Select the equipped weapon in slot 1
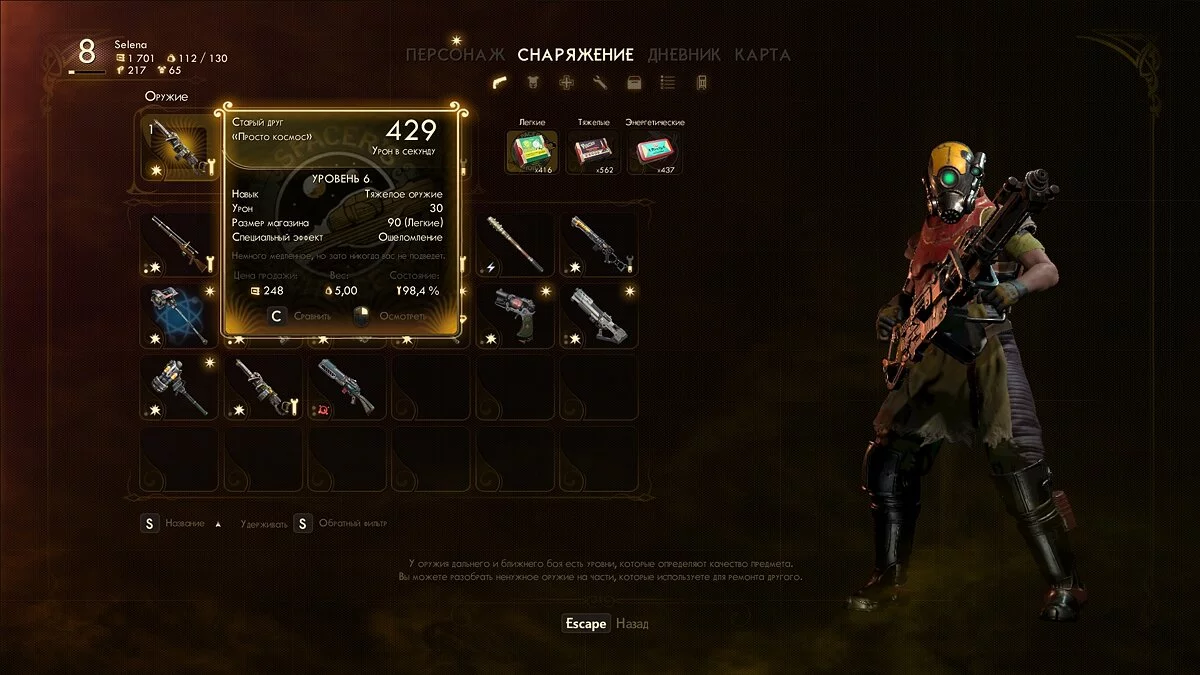Viewport: 1200px width, 675px height. pyautogui.click(x=180, y=147)
